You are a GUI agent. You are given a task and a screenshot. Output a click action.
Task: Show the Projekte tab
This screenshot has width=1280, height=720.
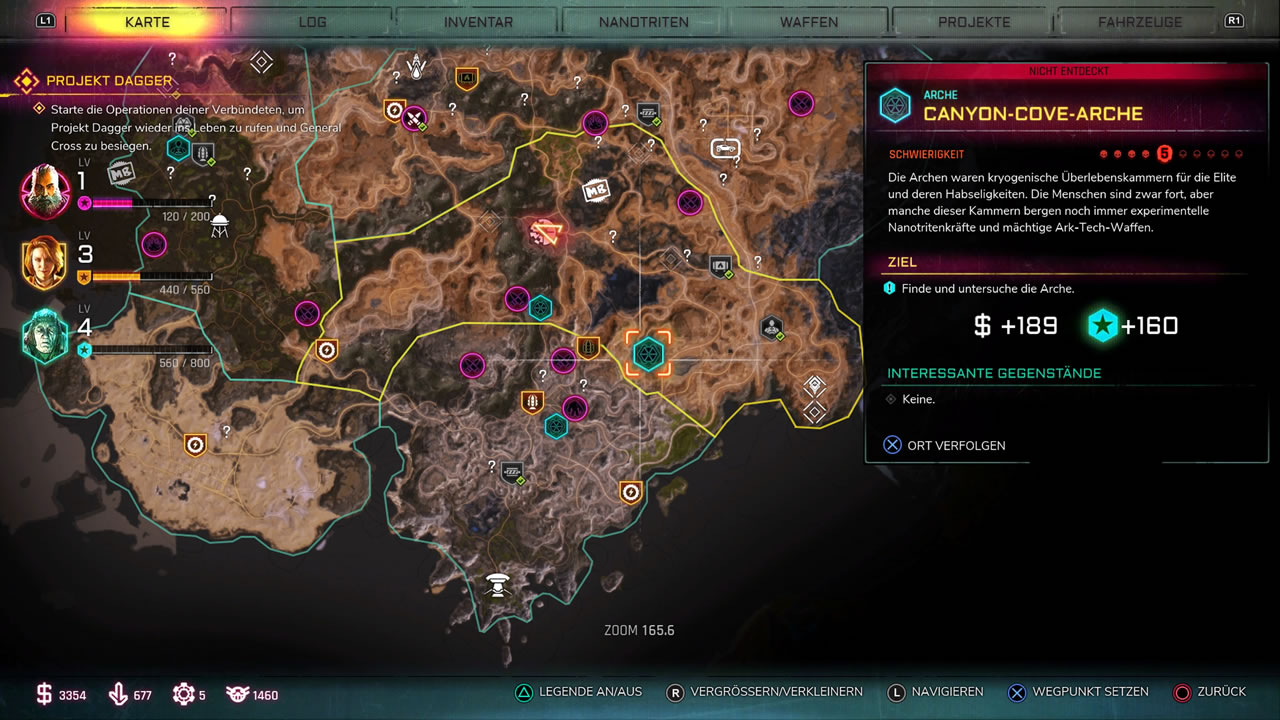[974, 21]
